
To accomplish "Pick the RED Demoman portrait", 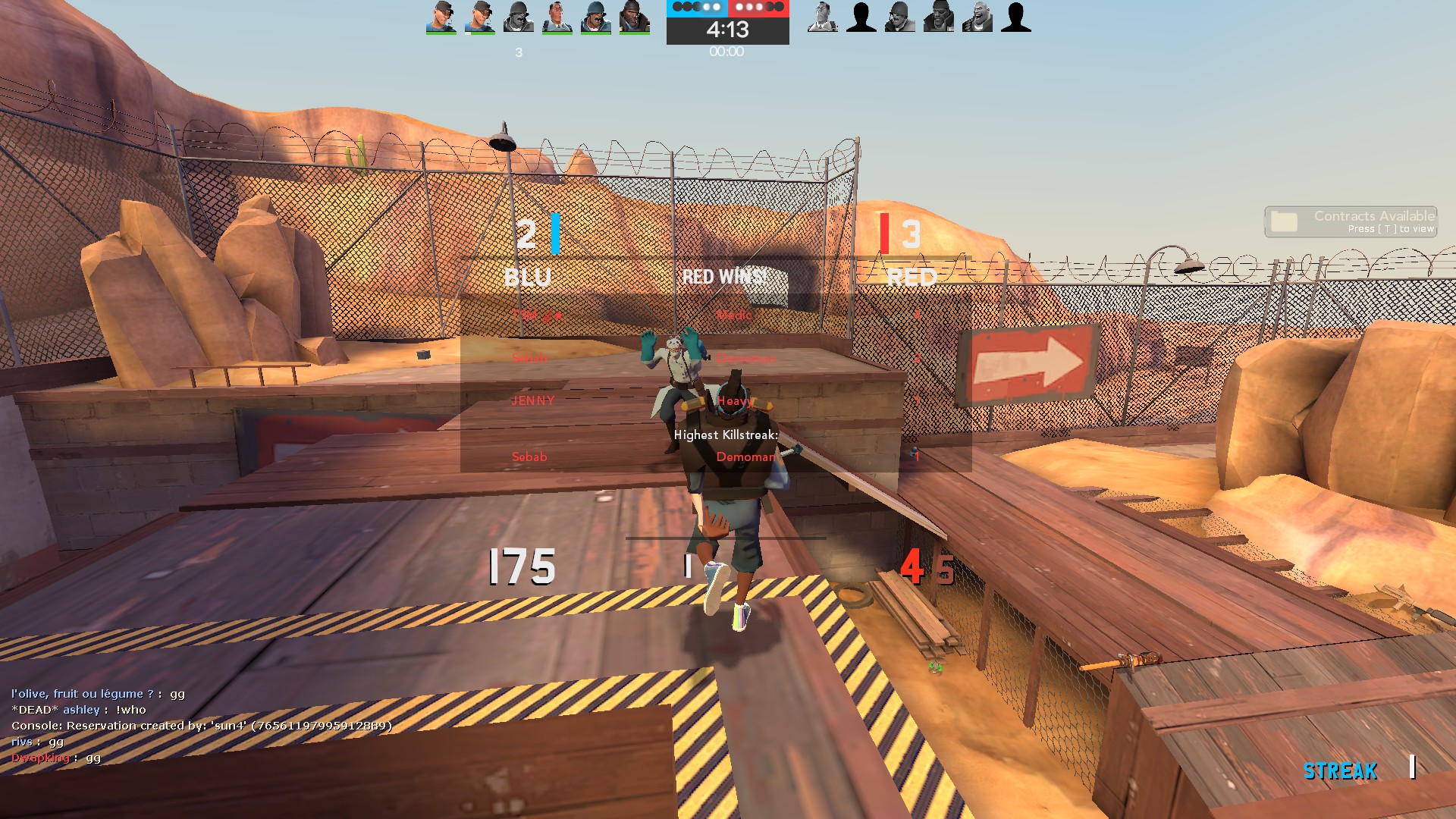I will coord(938,17).
